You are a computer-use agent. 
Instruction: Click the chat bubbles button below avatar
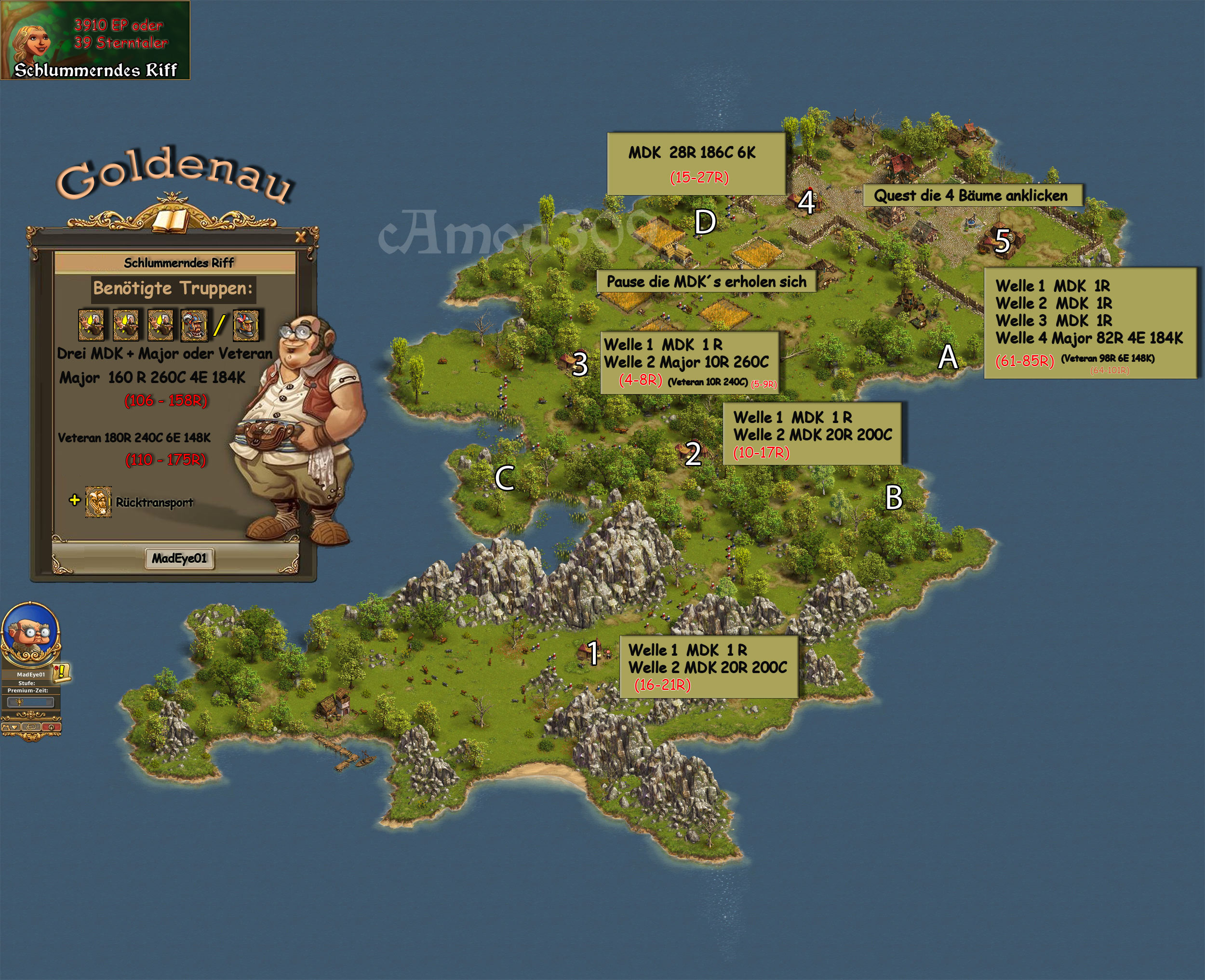[32, 727]
